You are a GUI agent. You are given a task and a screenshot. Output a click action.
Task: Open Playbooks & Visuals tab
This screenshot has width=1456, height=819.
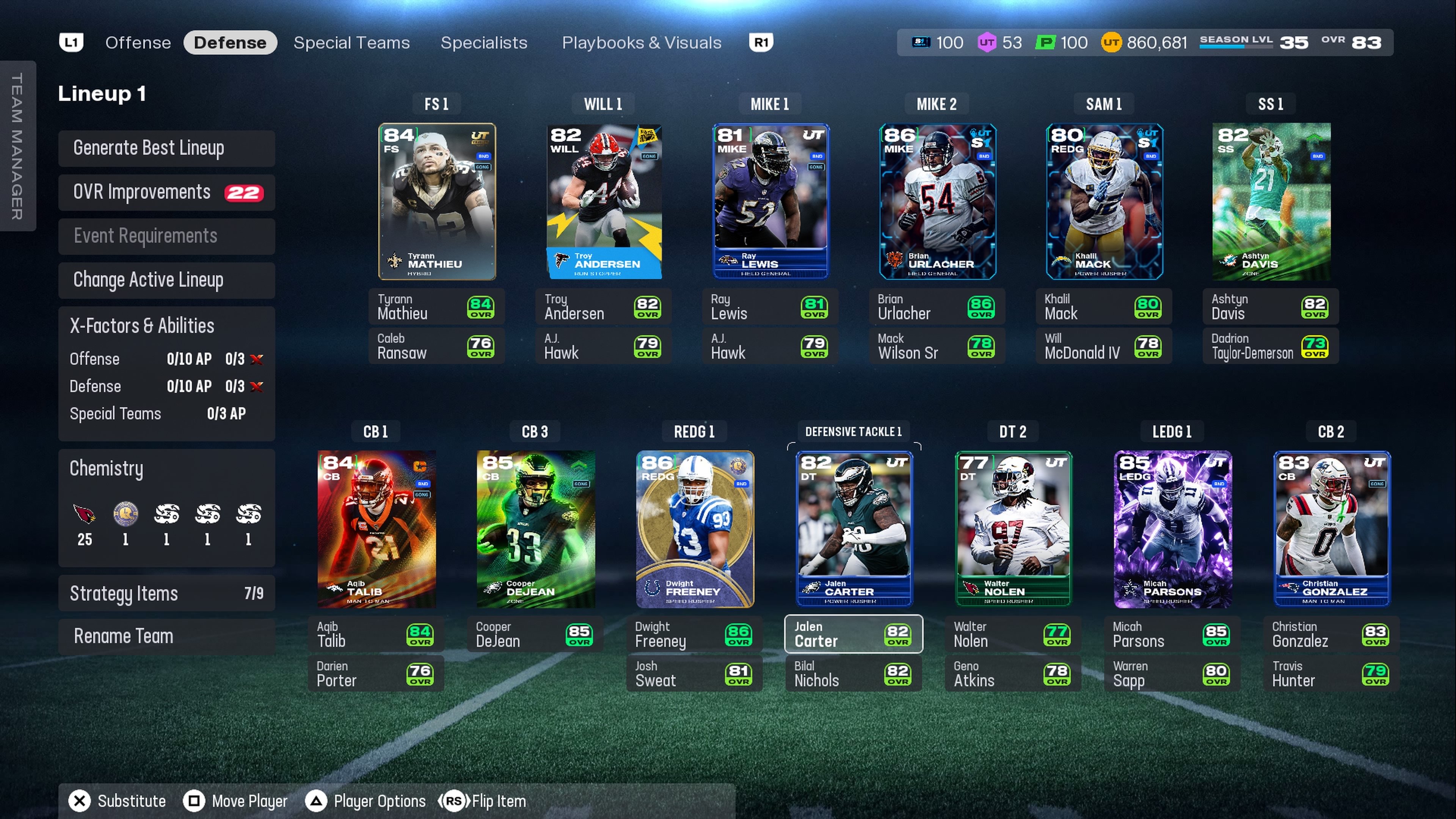641,42
